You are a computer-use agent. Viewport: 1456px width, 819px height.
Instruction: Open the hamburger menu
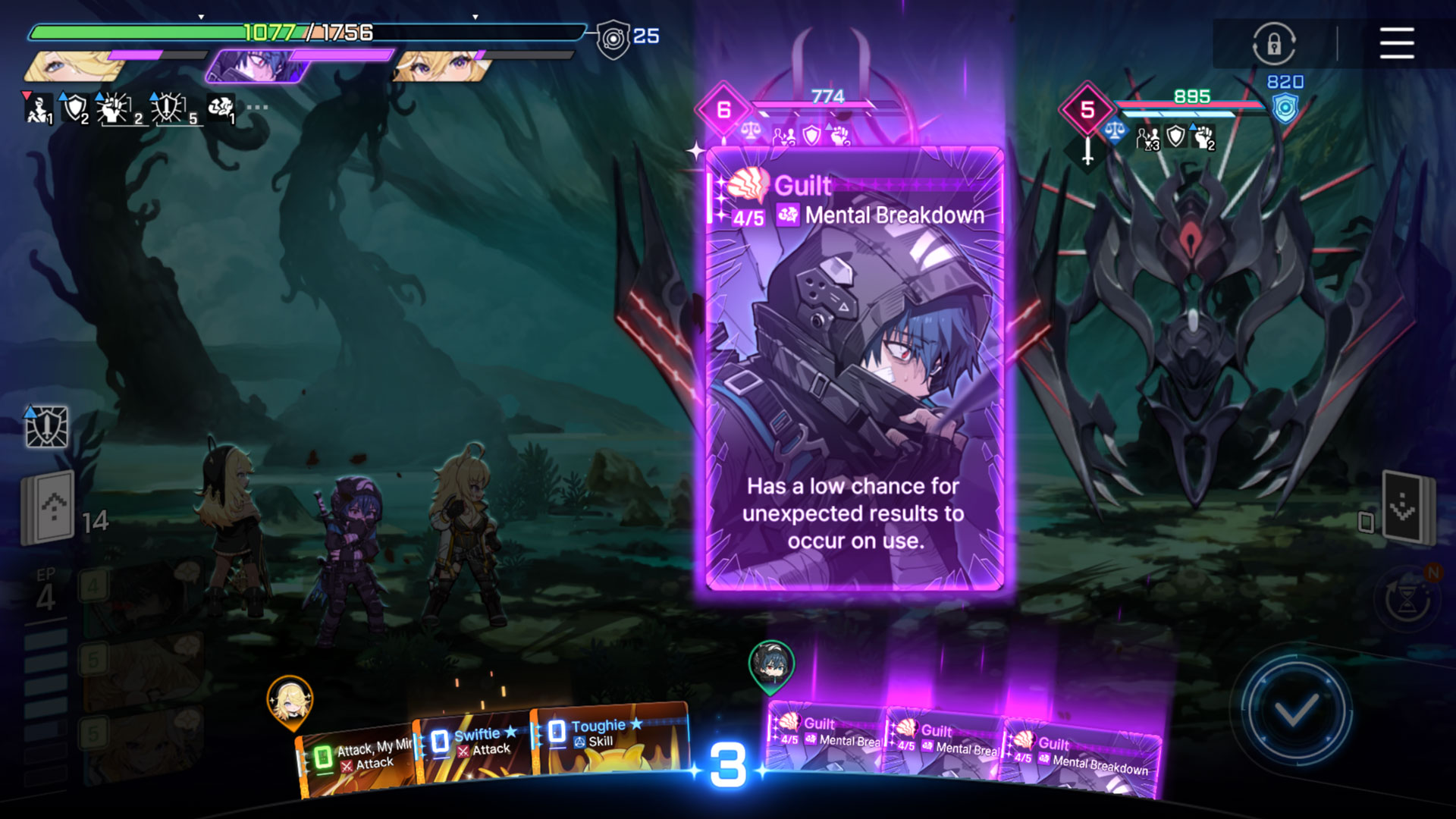(x=1396, y=43)
